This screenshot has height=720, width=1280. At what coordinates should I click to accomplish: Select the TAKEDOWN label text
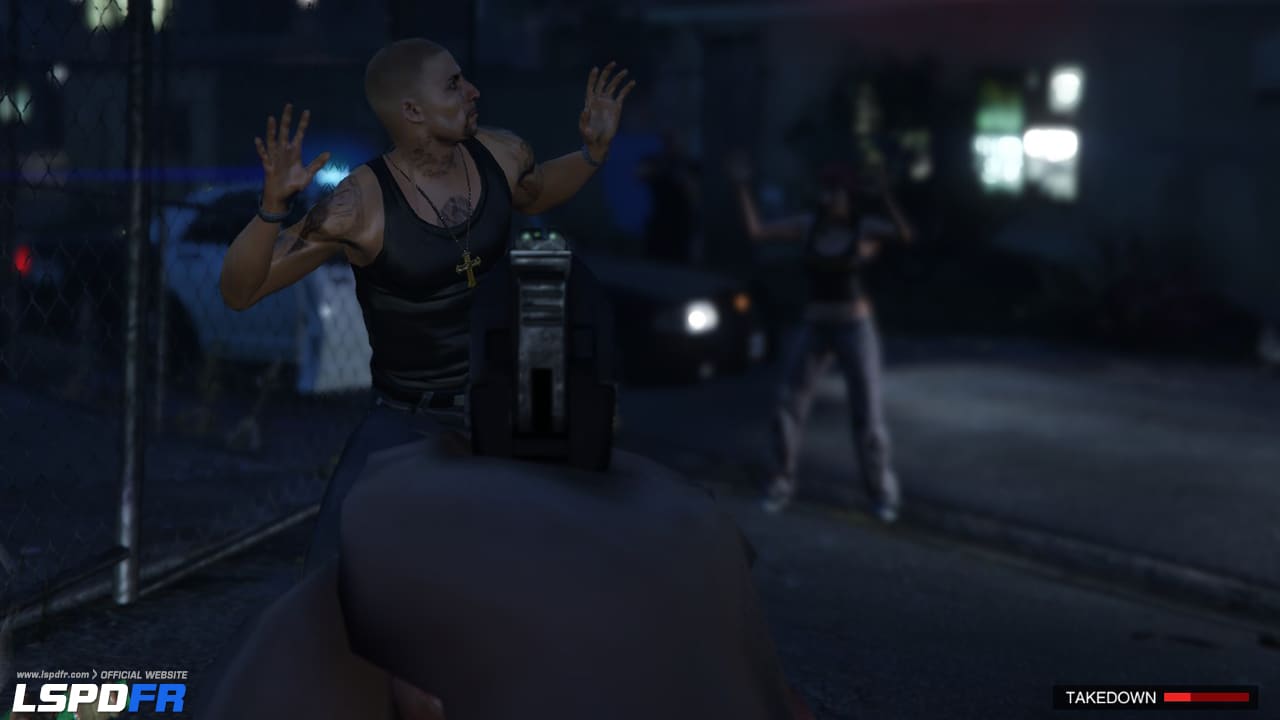[x=1111, y=697]
